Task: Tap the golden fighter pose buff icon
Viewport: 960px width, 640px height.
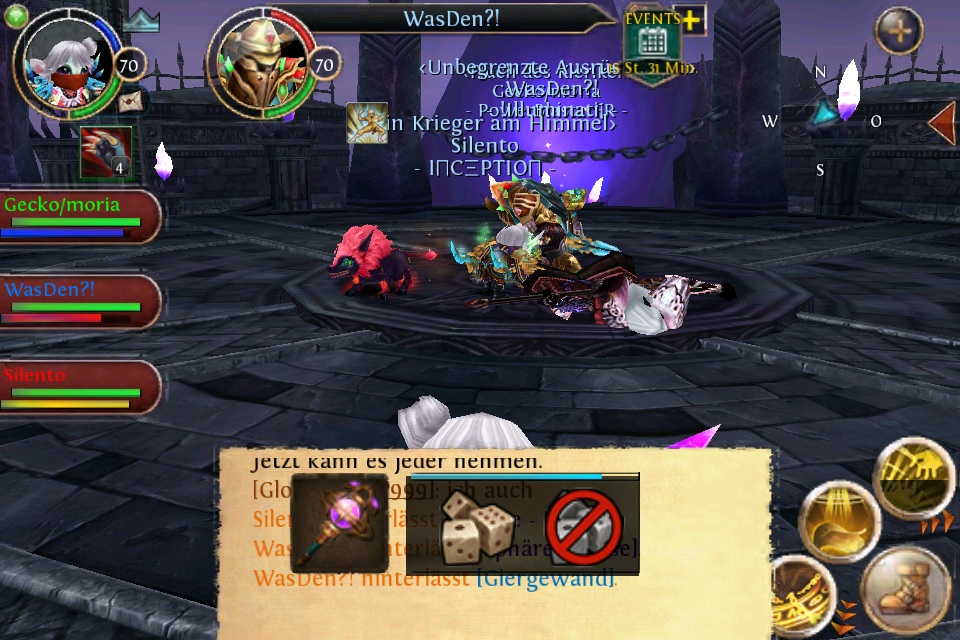Action: click(367, 123)
